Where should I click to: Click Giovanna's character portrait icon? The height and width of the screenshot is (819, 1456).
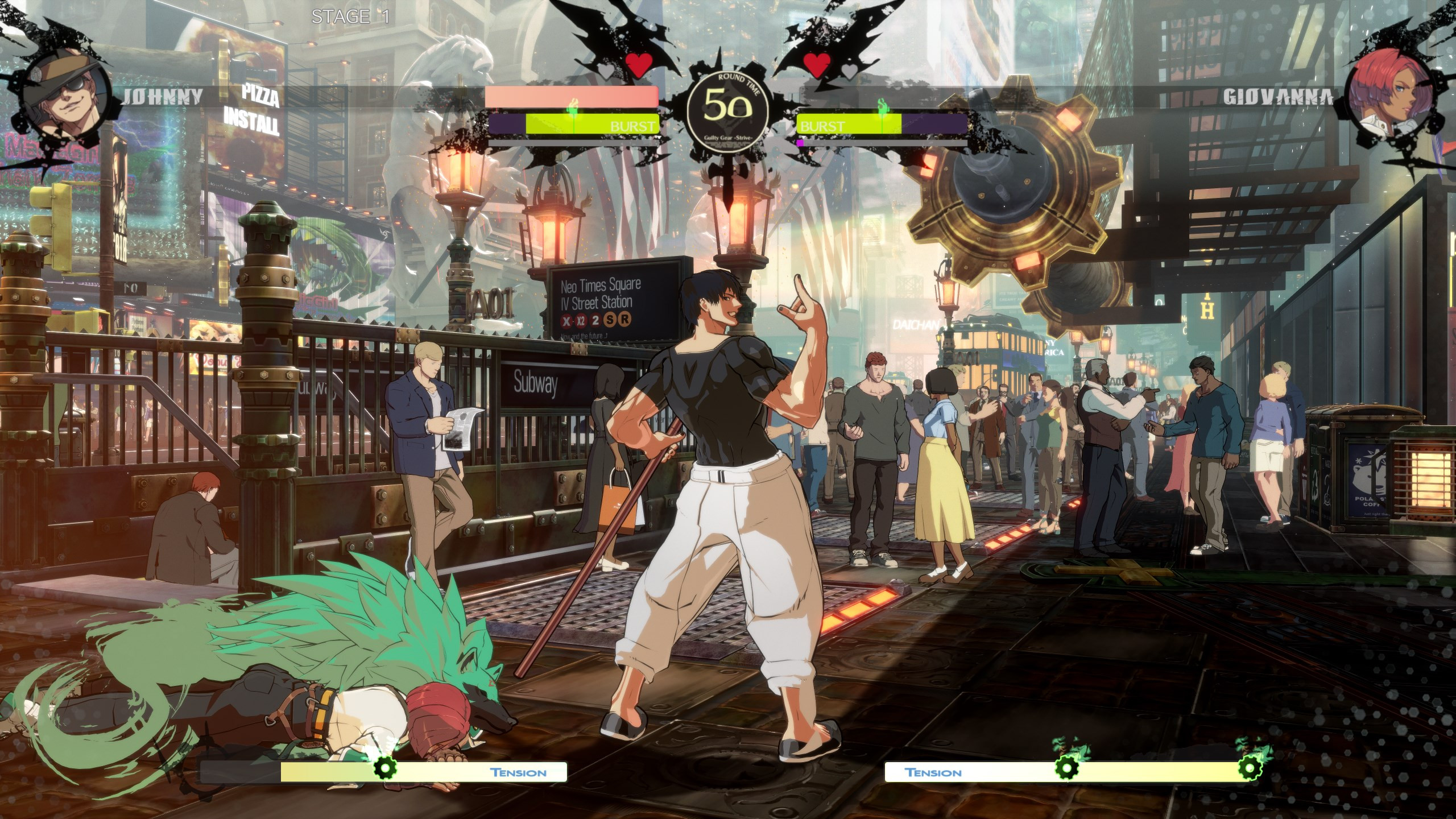pos(1388,97)
